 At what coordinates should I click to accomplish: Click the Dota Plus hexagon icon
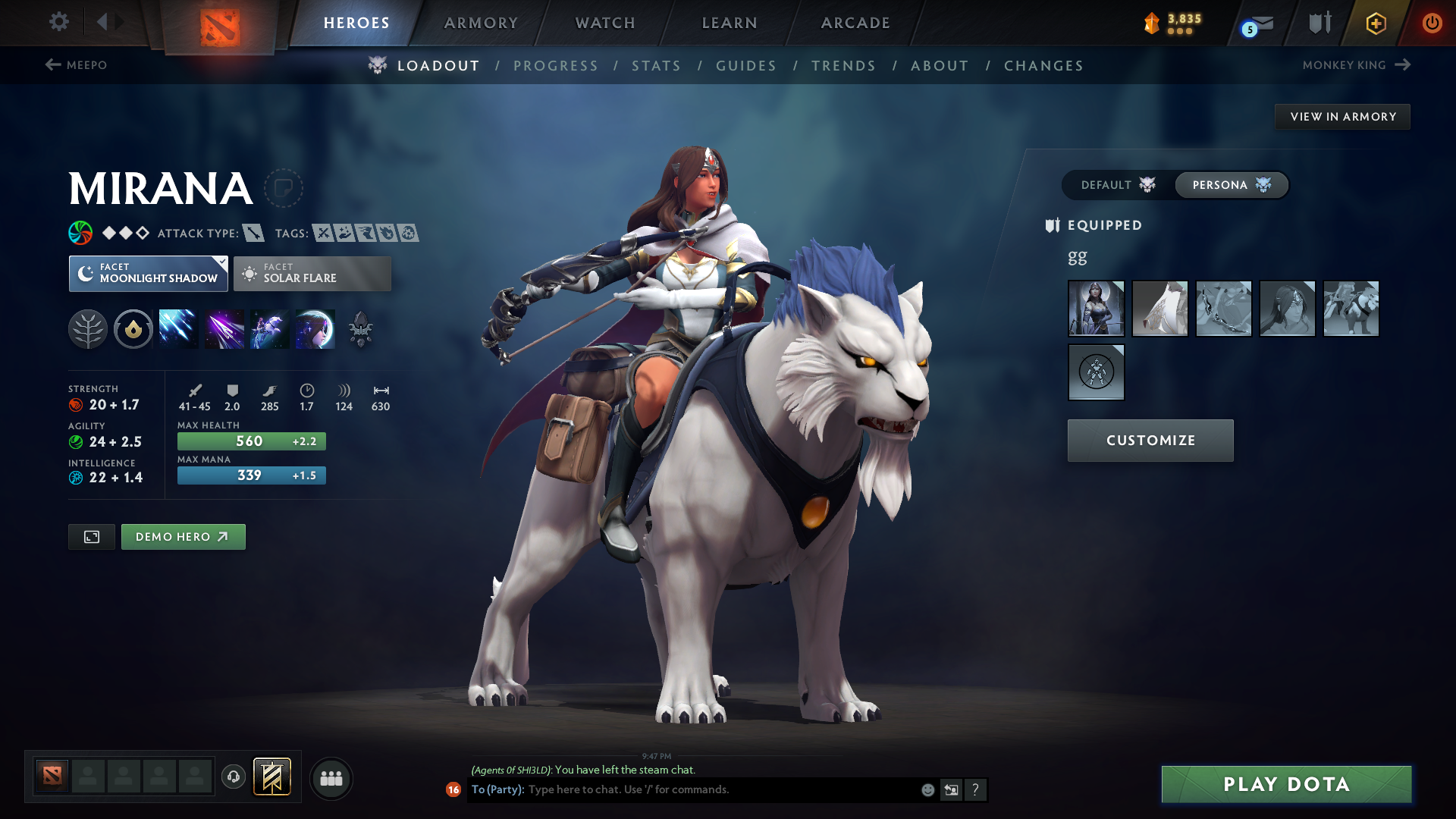coord(1375,23)
